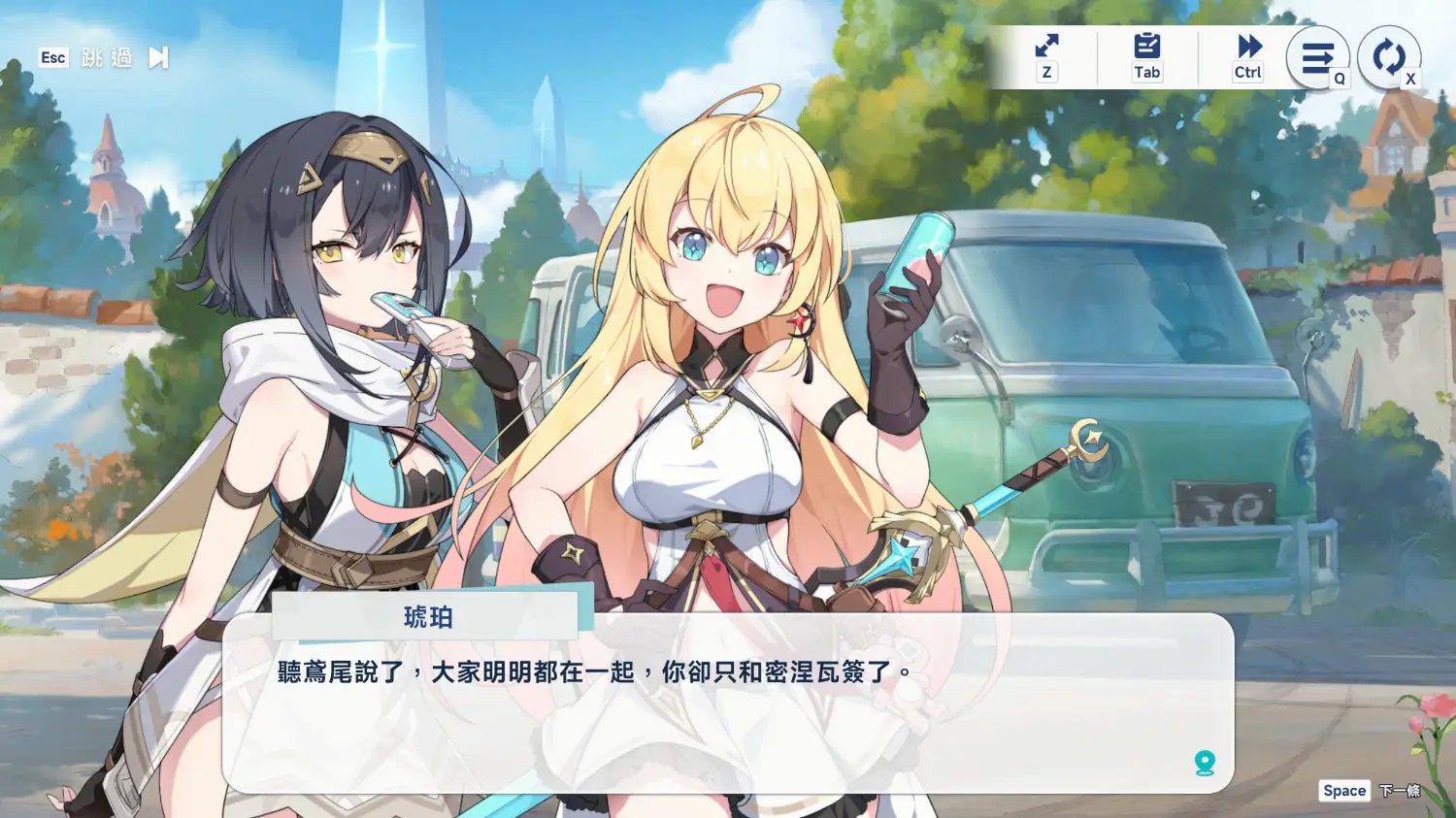Activate fast-forward double arrow button
The width and height of the screenshot is (1456, 818).
(x=1248, y=47)
